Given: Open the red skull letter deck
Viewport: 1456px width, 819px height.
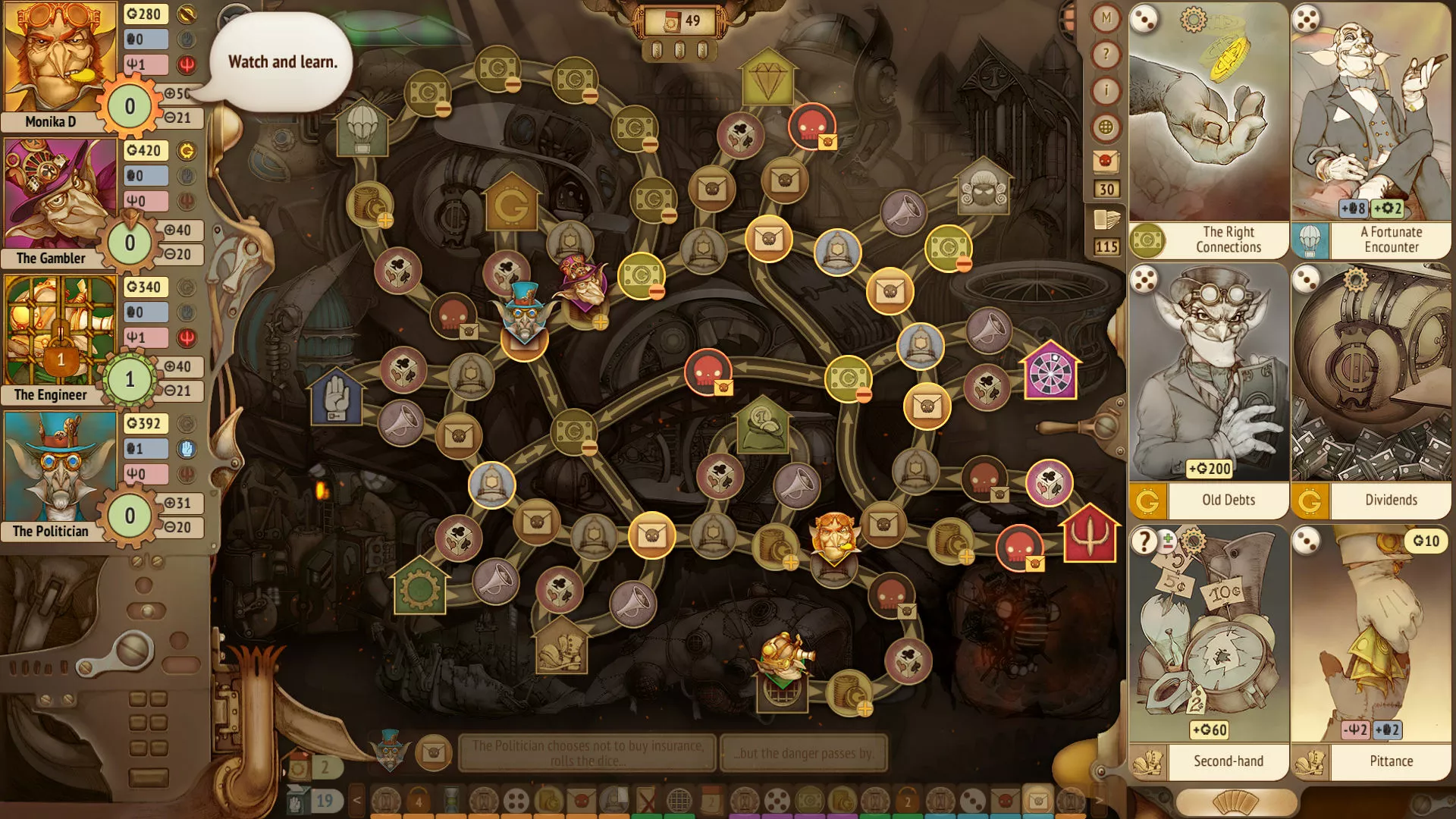Looking at the screenshot, I should [x=1106, y=162].
